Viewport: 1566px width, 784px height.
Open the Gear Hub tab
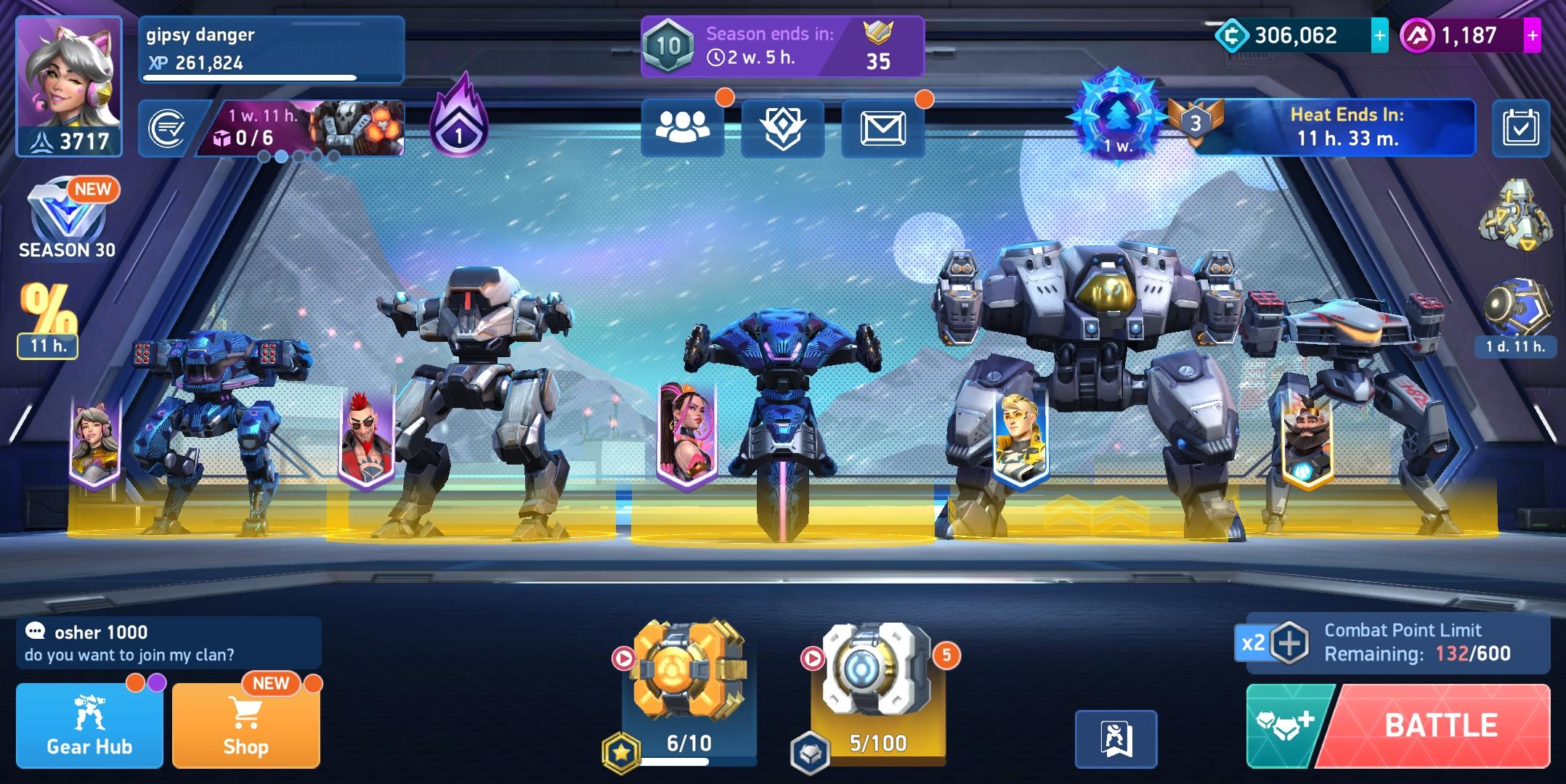[88, 722]
